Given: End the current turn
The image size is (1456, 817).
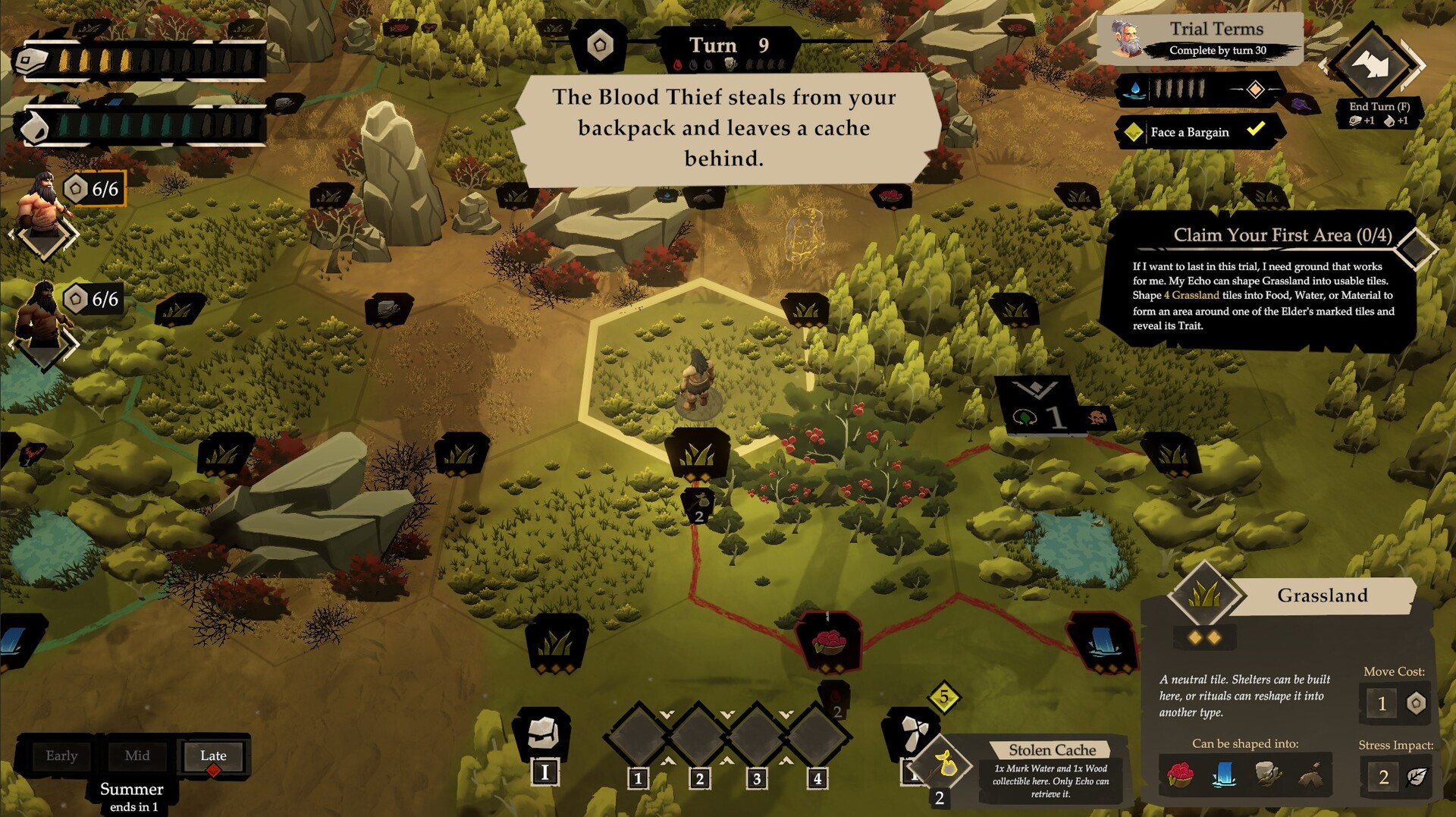Looking at the screenshot, I should (1374, 66).
